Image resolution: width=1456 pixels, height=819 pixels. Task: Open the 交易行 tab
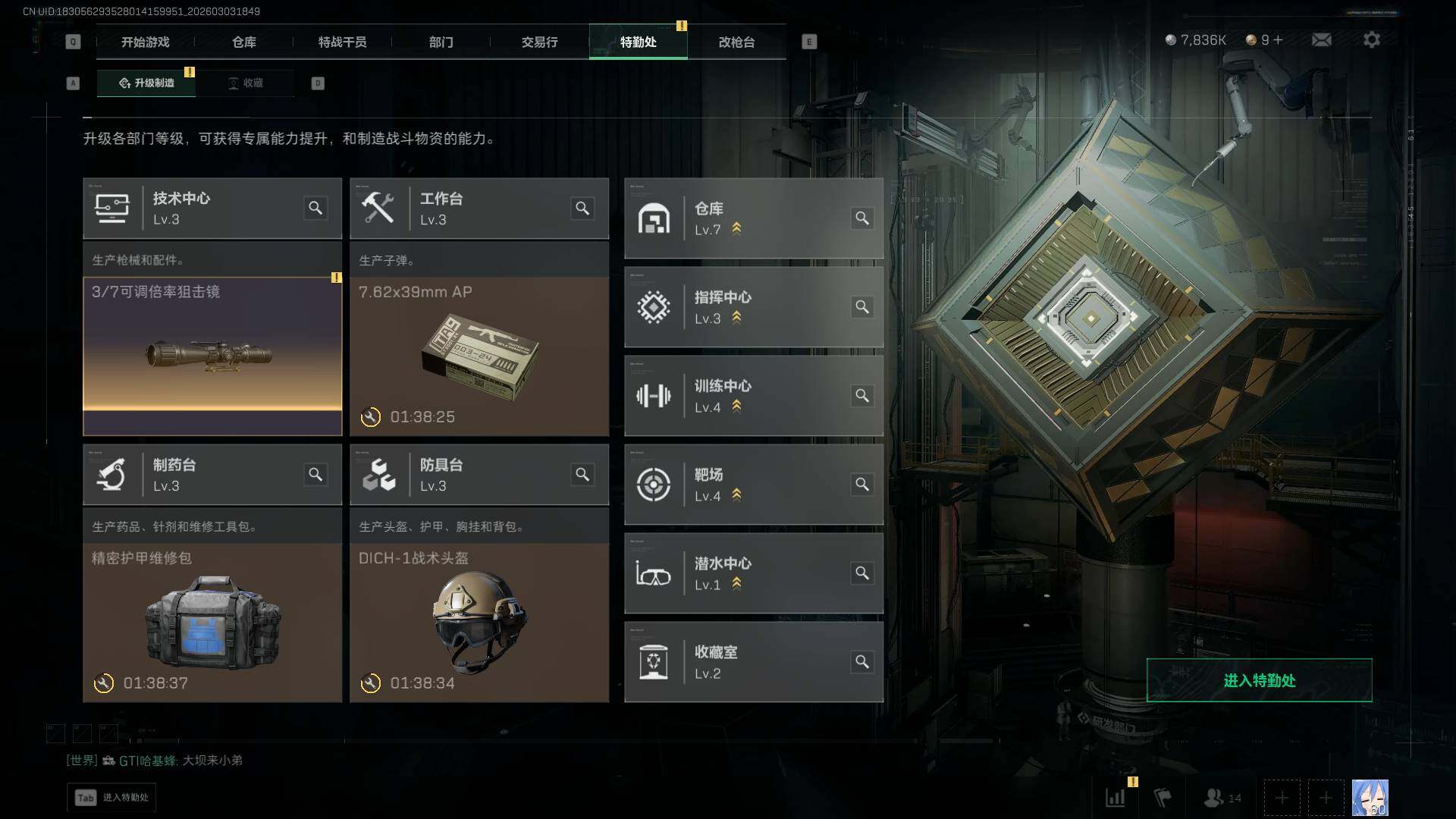point(539,42)
